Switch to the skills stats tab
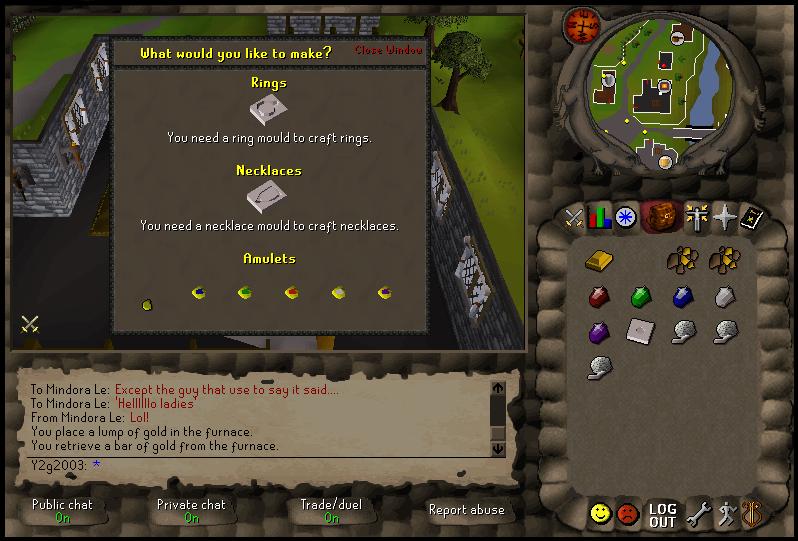The height and width of the screenshot is (541, 798). [599, 217]
